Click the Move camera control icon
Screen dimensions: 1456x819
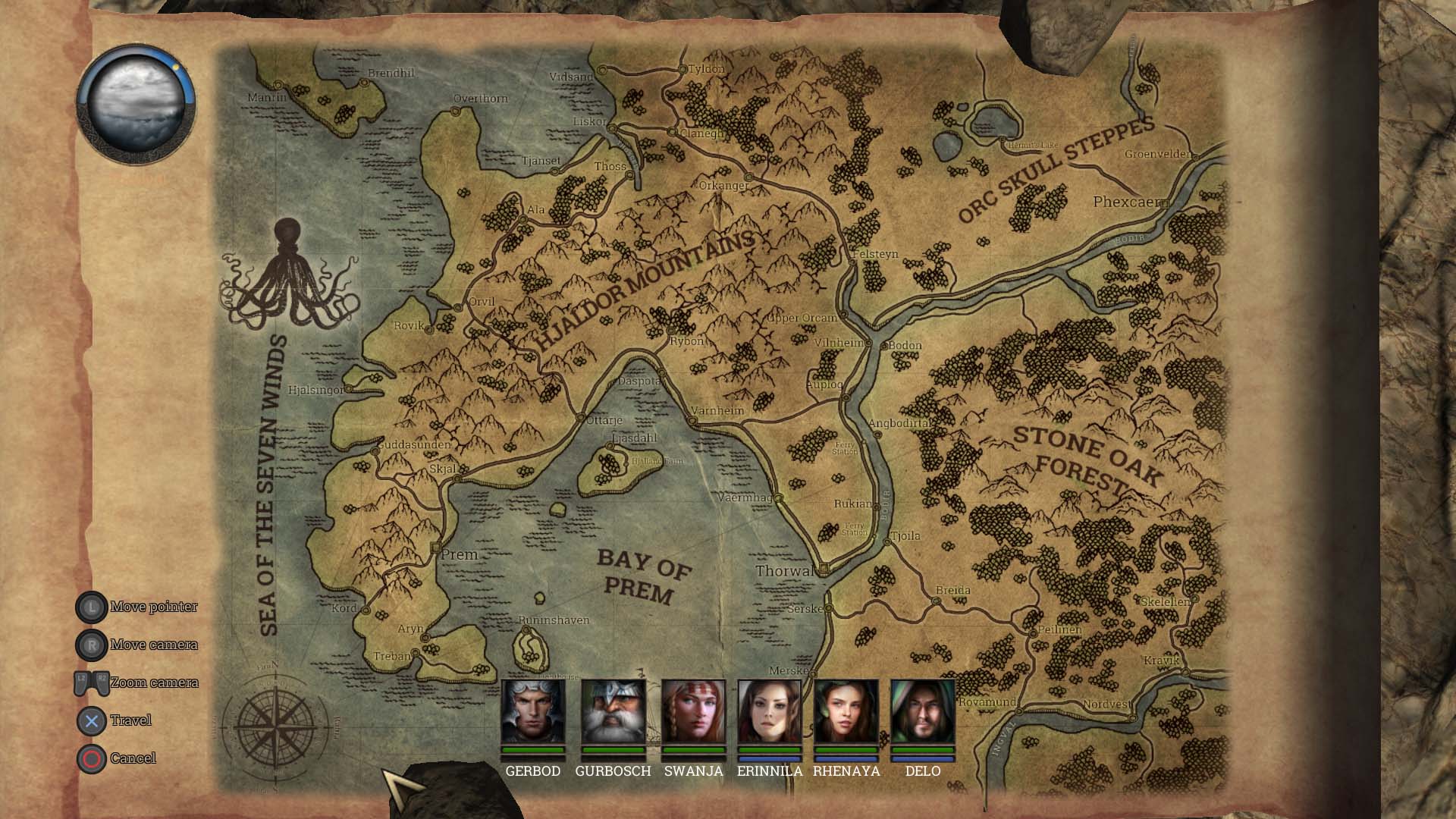point(91,645)
